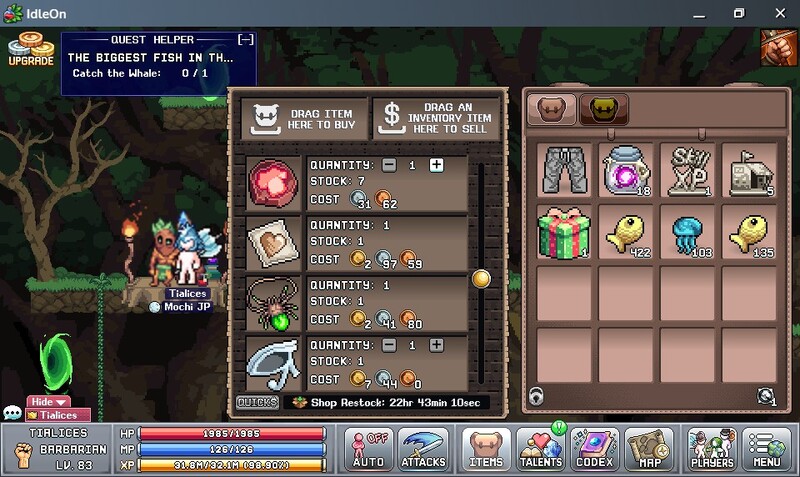800x477 pixels.
Task: Open the main Menu
Action: (767, 449)
